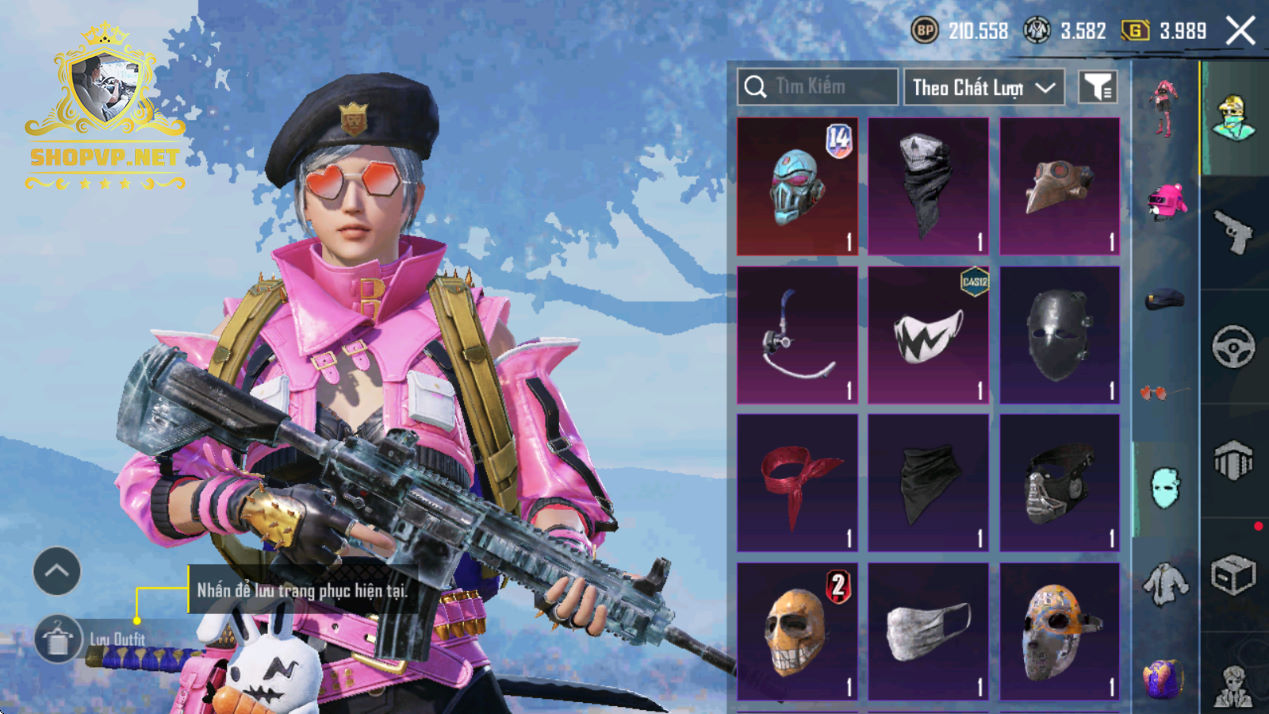Screen dimensions: 1269x714
Task: Select the blue robot mask item
Action: [797, 186]
